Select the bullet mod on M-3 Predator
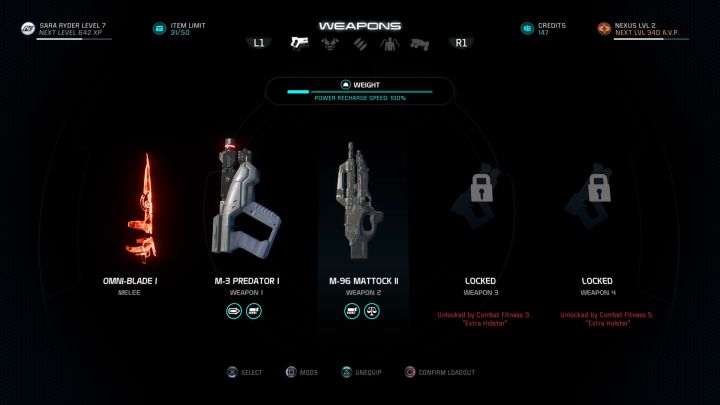This screenshot has width=720, height=405. (235, 312)
